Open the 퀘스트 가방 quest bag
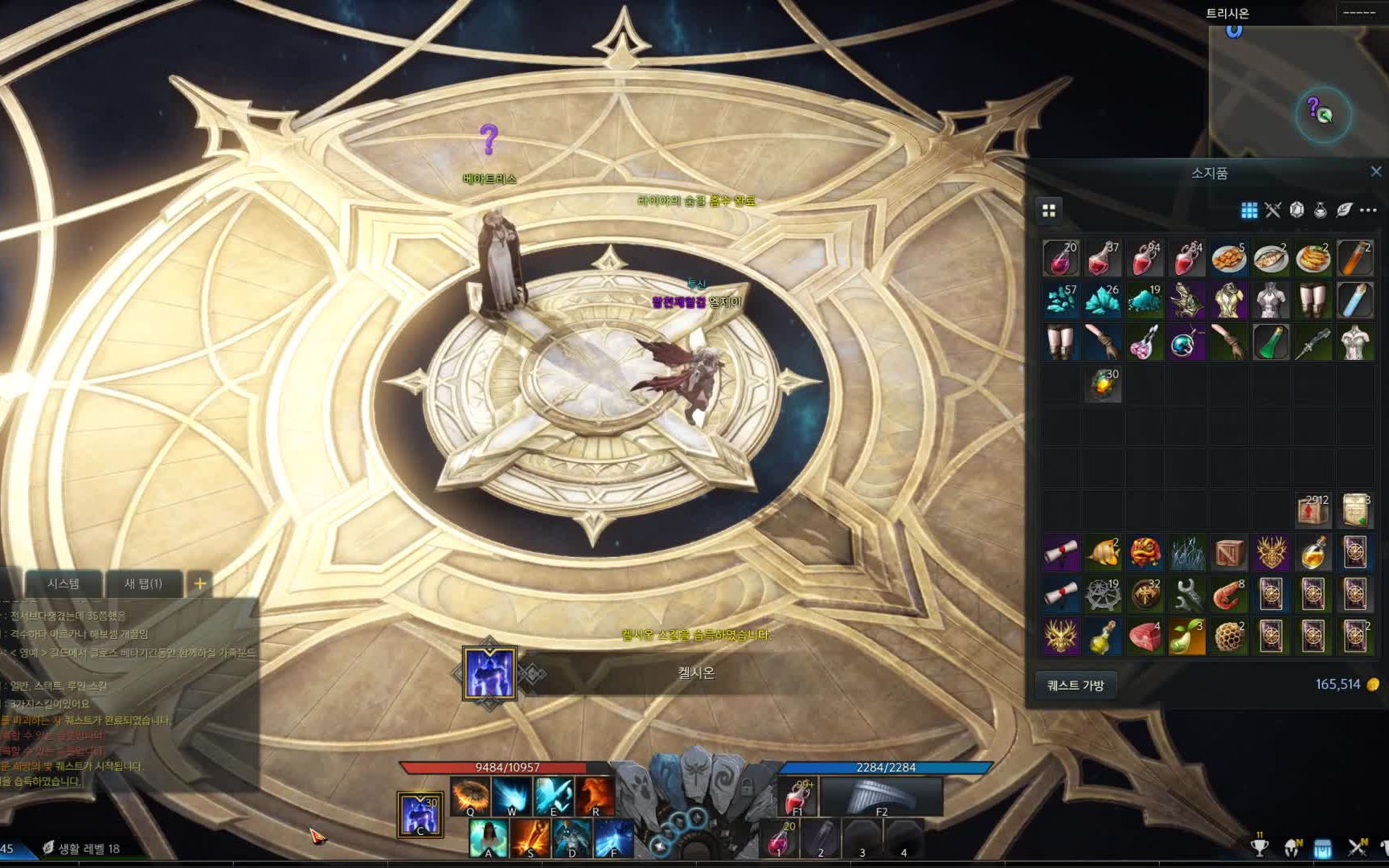 coord(1075,686)
